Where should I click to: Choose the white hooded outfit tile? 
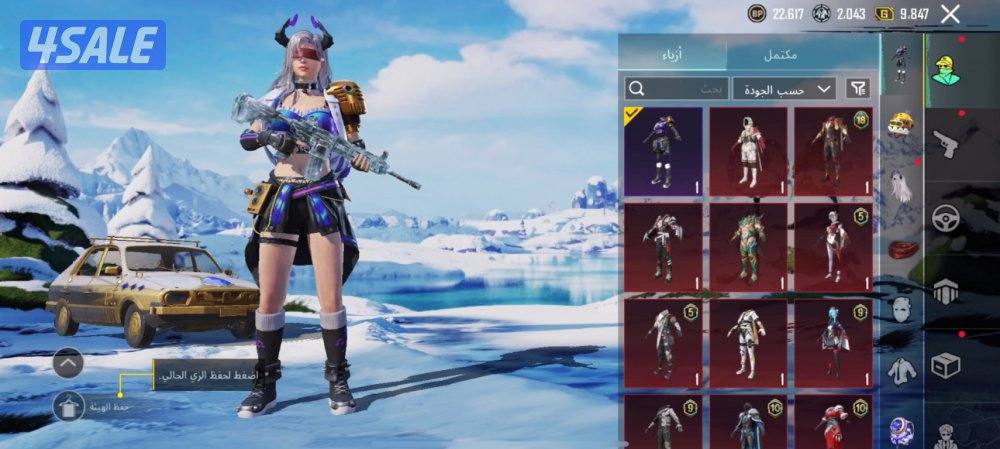click(x=748, y=150)
